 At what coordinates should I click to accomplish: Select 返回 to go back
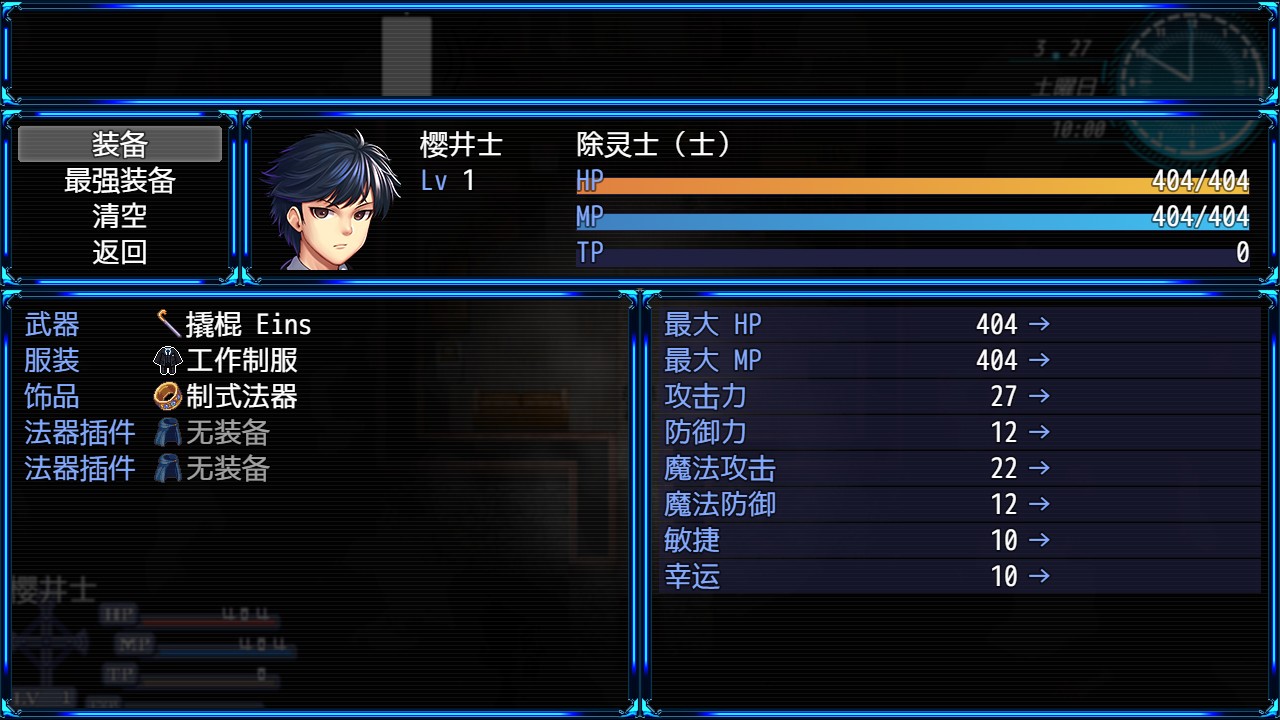click(120, 253)
